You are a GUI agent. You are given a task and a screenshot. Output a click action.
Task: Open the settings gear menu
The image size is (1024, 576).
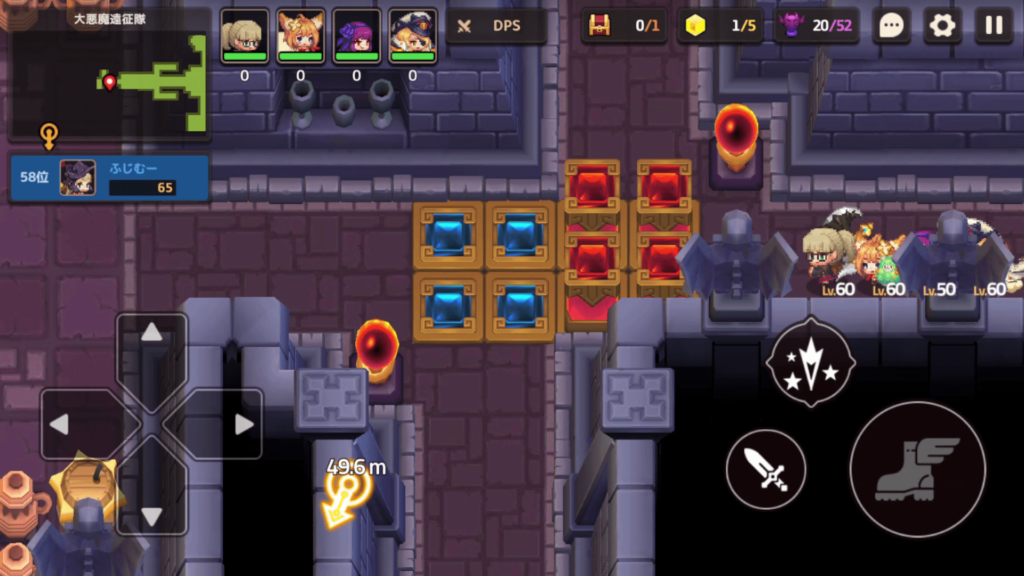pyautogui.click(x=942, y=26)
